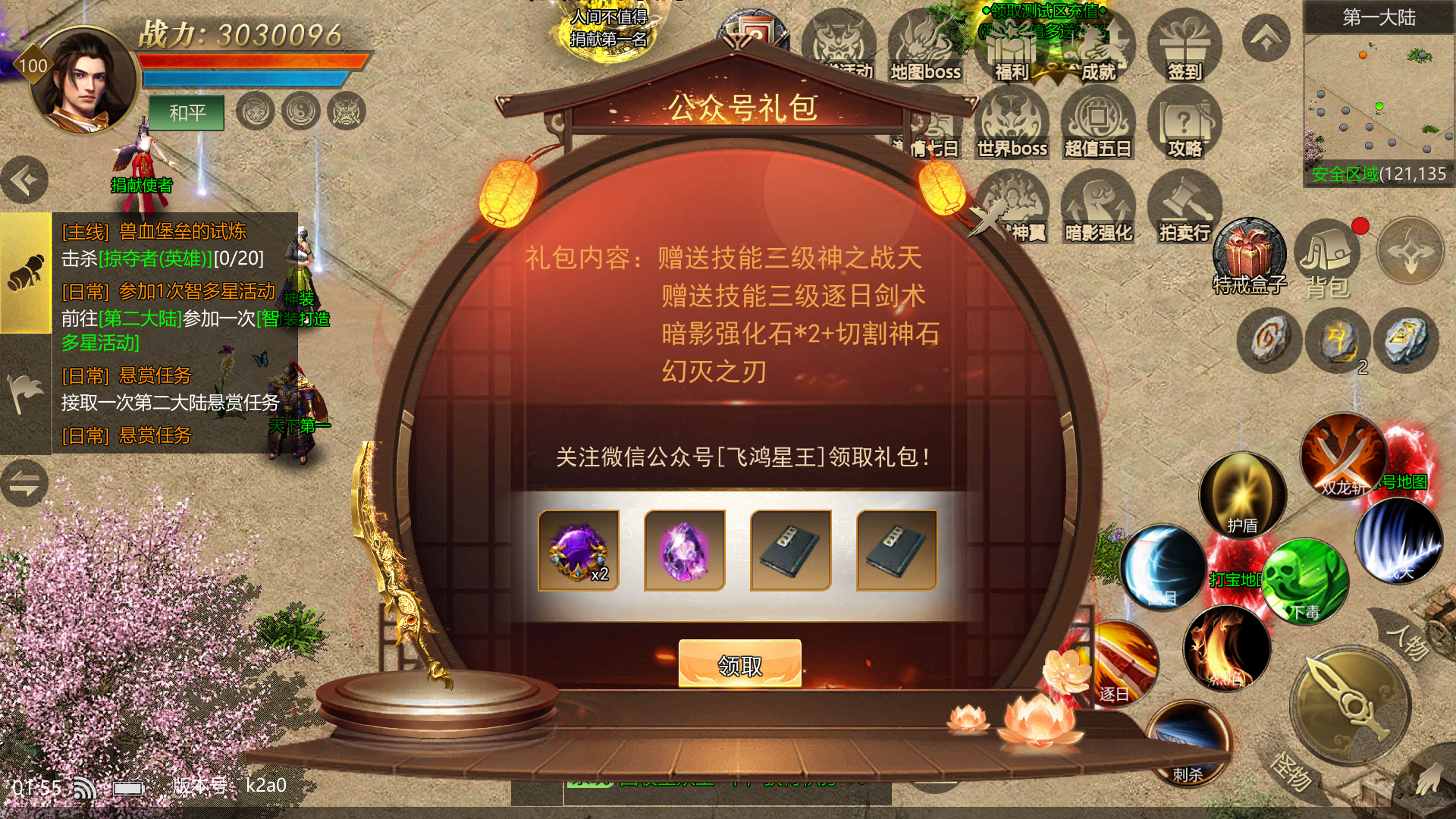Toggle the 和平 attack mode button
1456x819 pixels.
pos(187,113)
